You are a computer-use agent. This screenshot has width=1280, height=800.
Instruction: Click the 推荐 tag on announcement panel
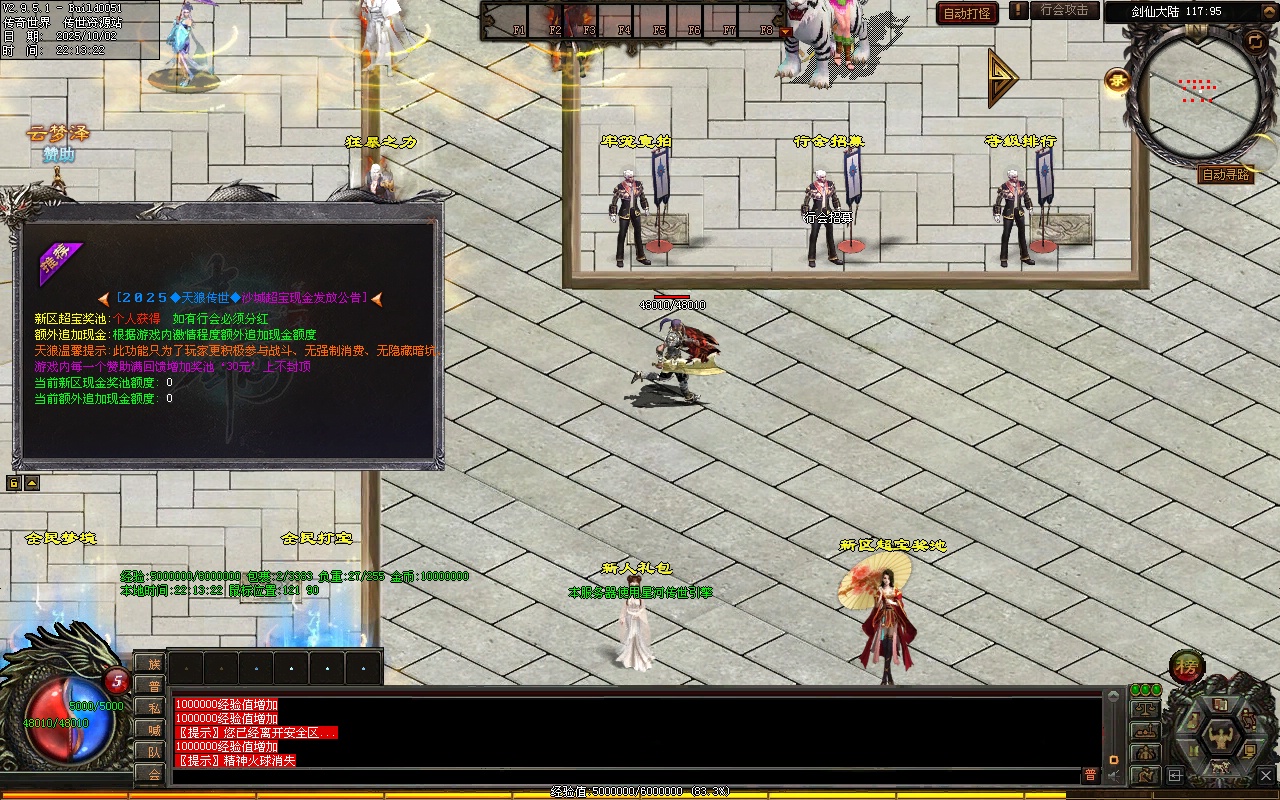click(58, 264)
